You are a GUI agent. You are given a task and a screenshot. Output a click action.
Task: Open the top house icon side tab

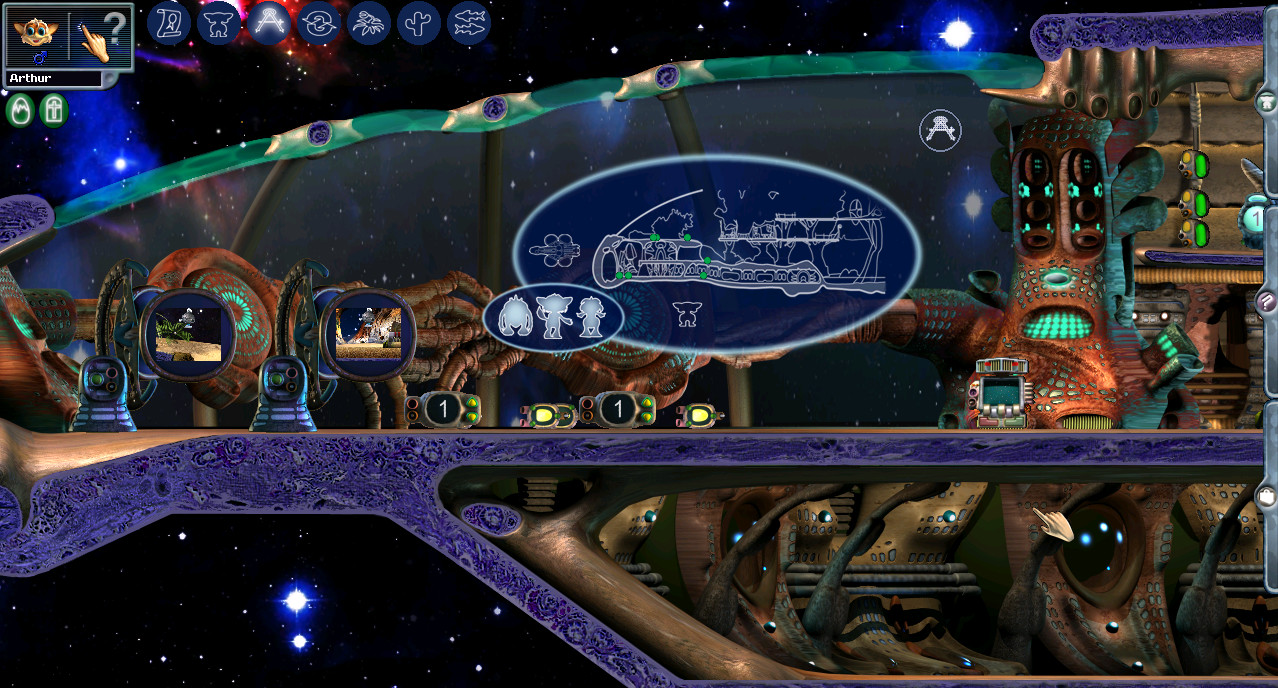pyautogui.click(x=1267, y=101)
